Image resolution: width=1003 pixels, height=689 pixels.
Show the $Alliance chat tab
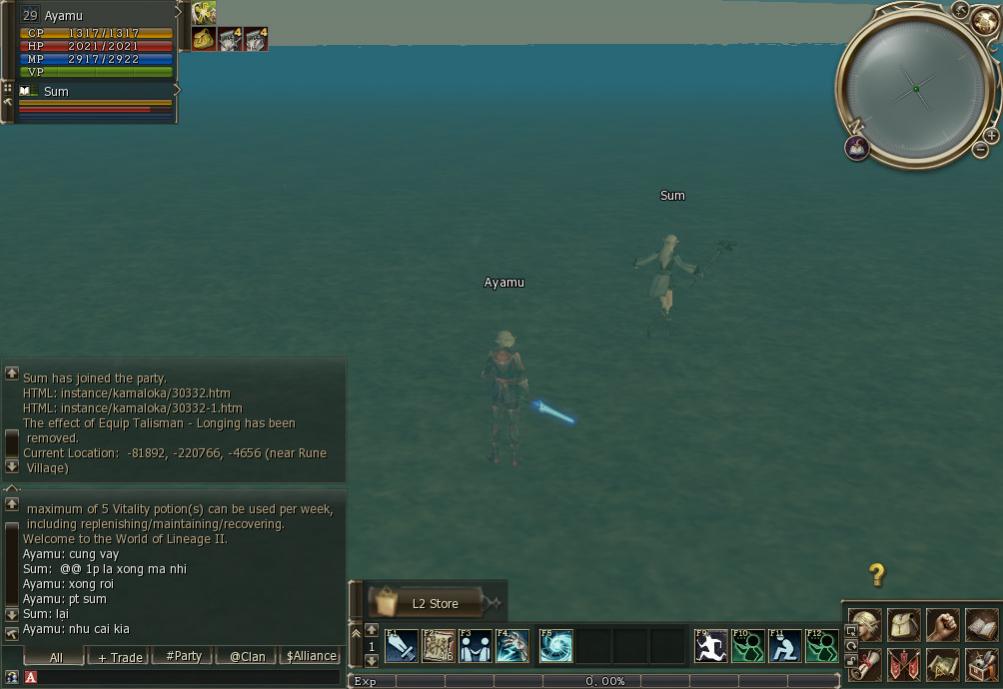(311, 657)
